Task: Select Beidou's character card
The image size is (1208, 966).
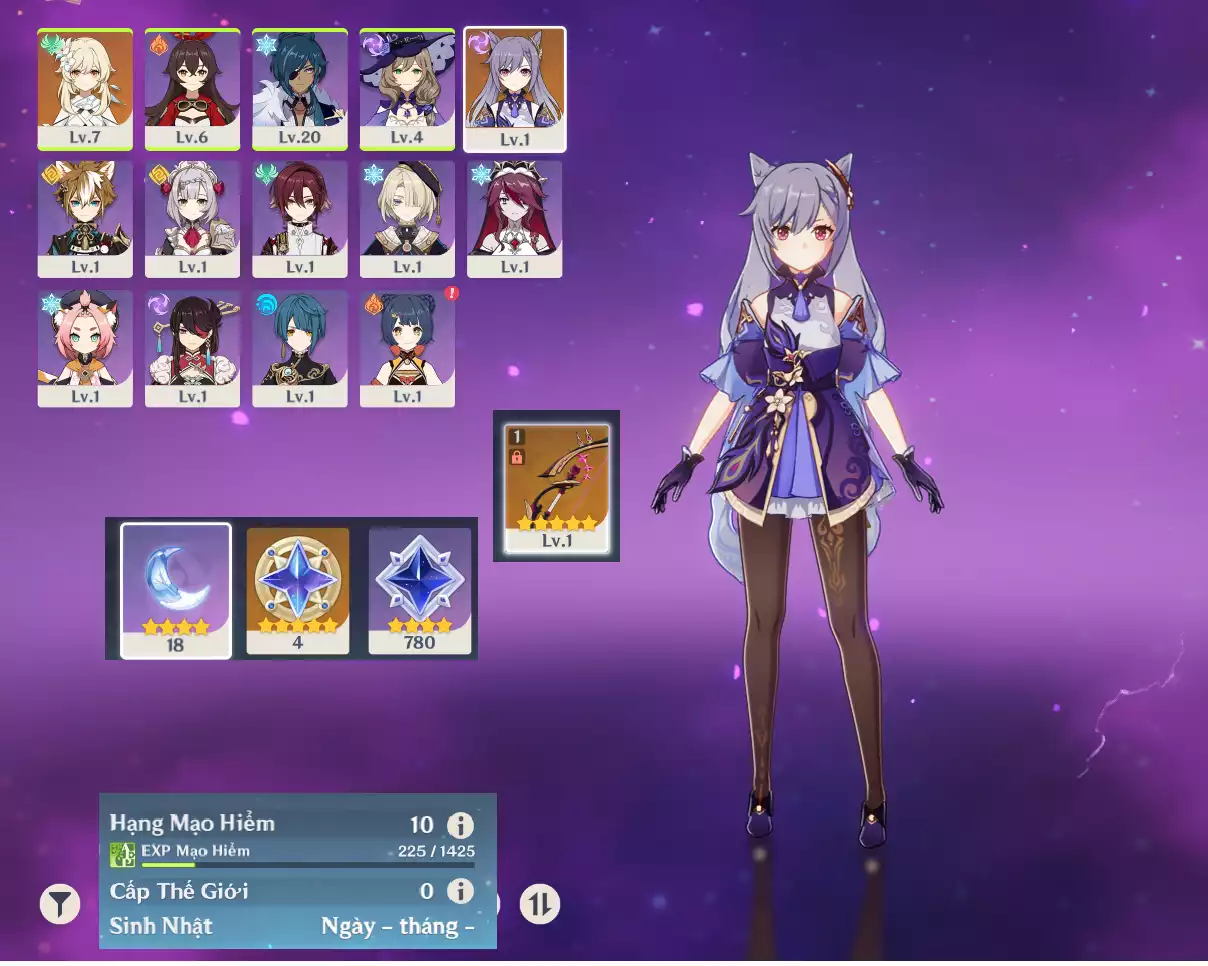Action: [192, 349]
